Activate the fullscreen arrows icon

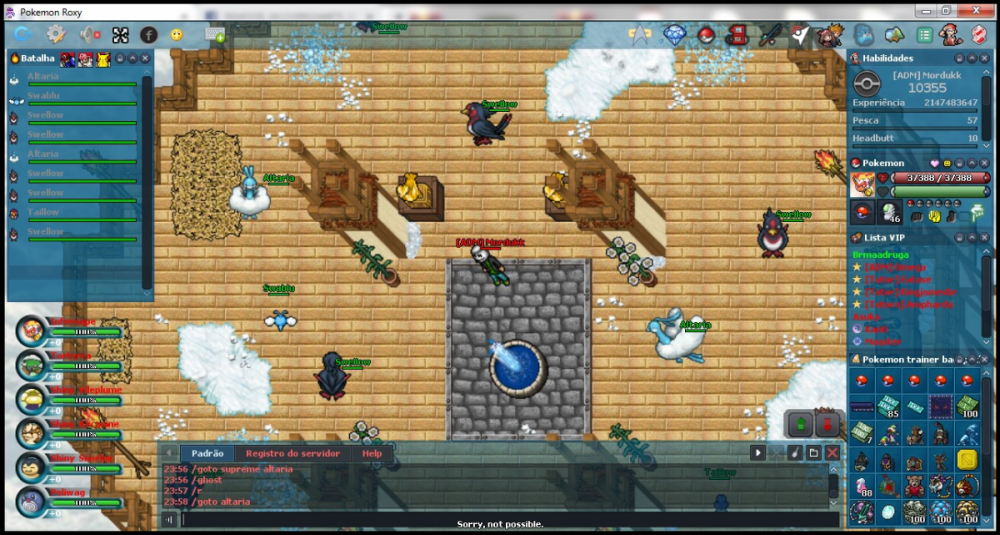119,35
